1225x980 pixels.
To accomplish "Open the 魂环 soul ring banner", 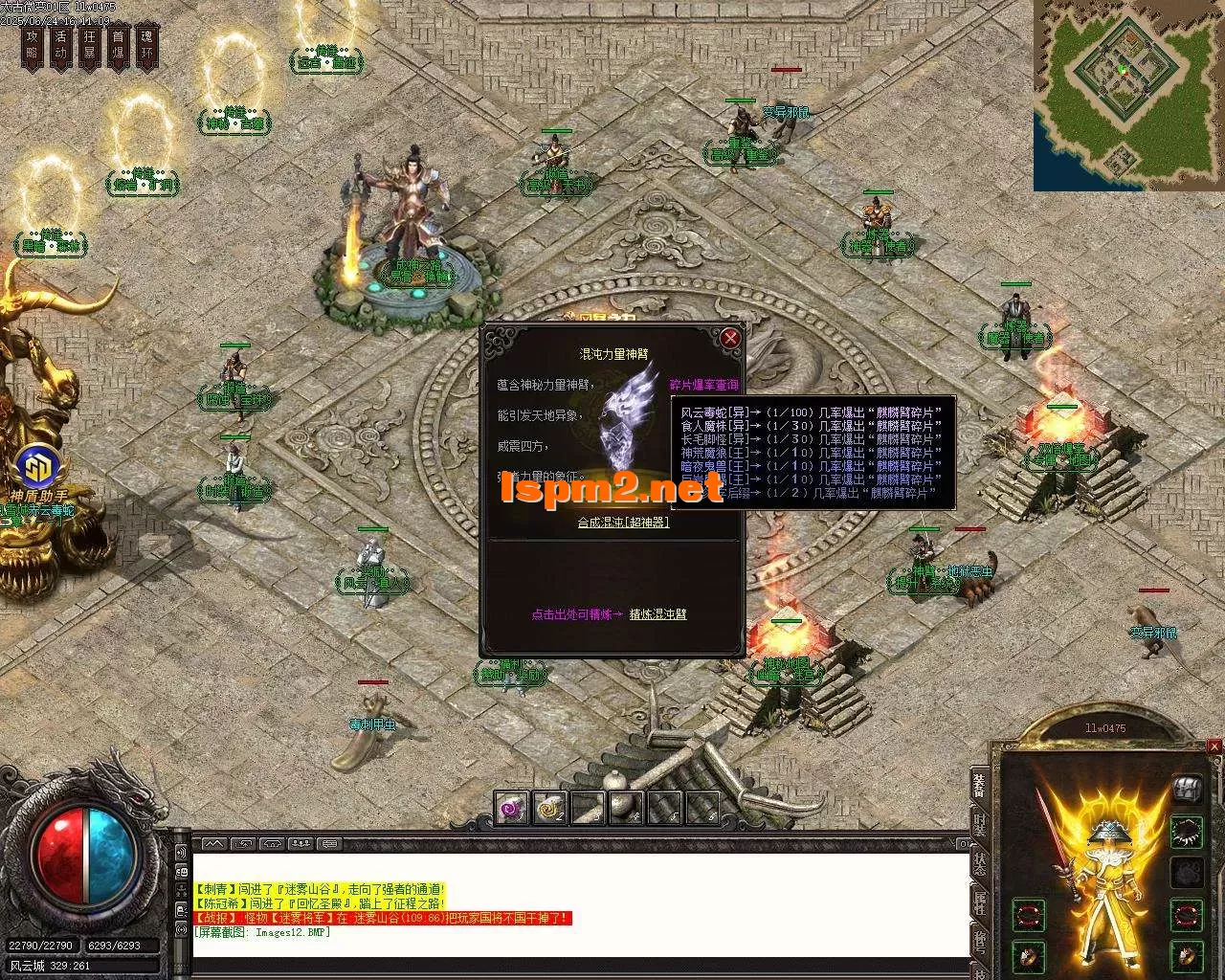I will click(x=147, y=45).
